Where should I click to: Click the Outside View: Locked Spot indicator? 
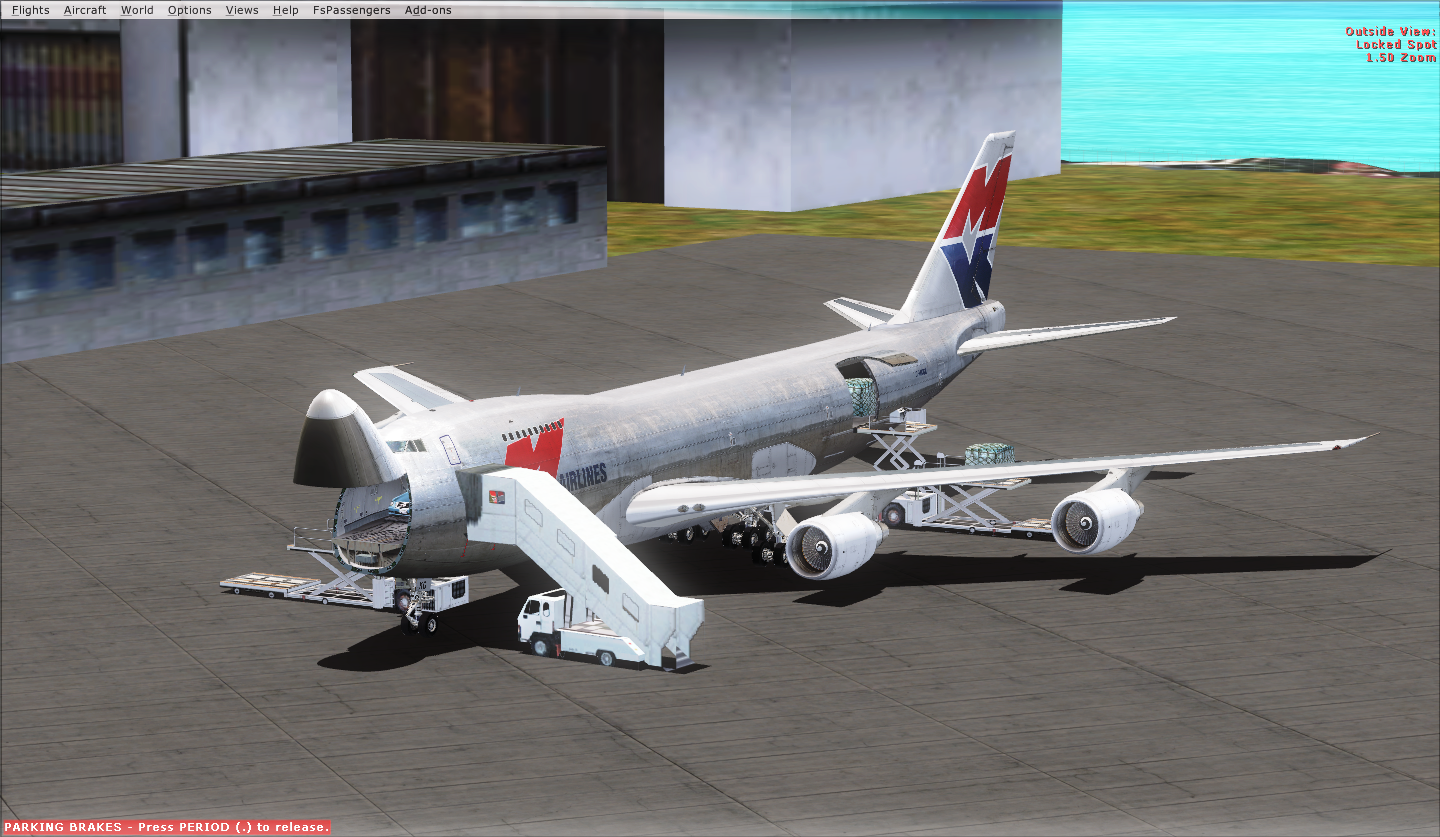tap(1392, 38)
